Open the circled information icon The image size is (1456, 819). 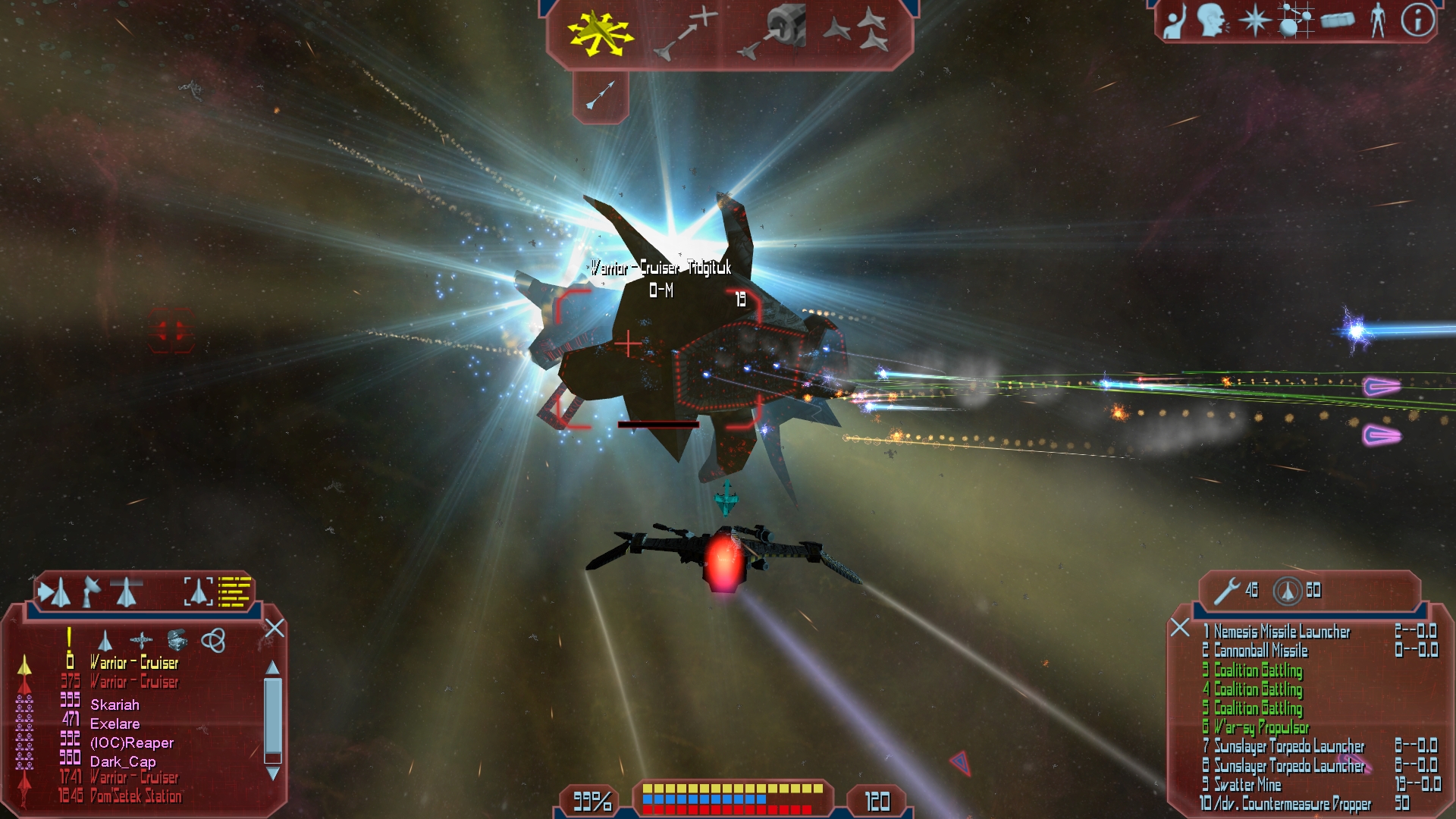pos(1417,20)
